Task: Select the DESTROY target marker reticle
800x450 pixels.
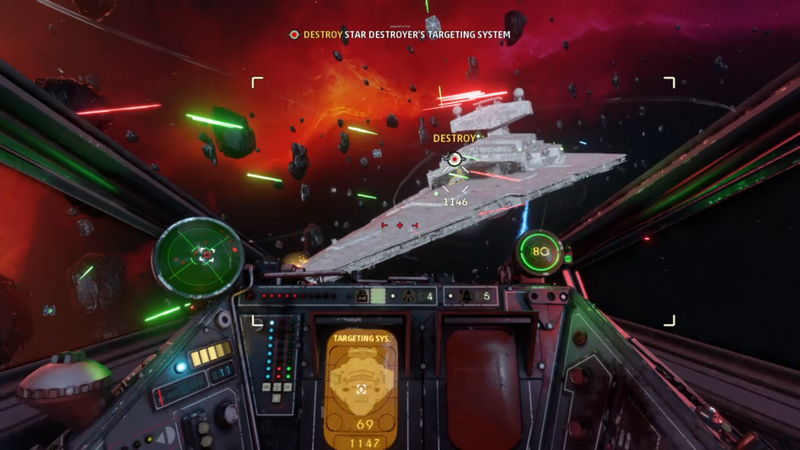Action: coord(455,159)
